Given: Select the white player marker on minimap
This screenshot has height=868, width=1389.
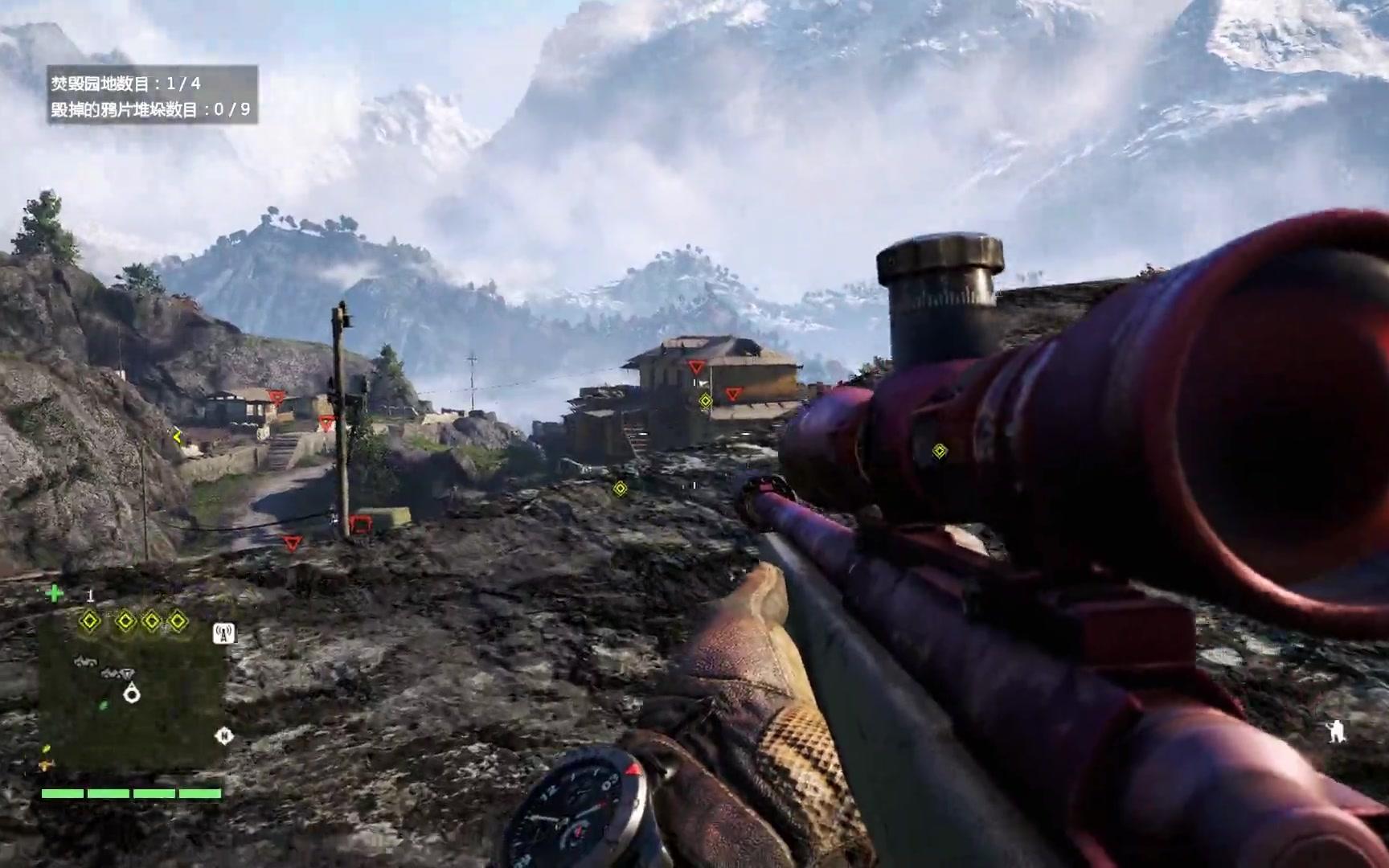Looking at the screenshot, I should [x=132, y=693].
